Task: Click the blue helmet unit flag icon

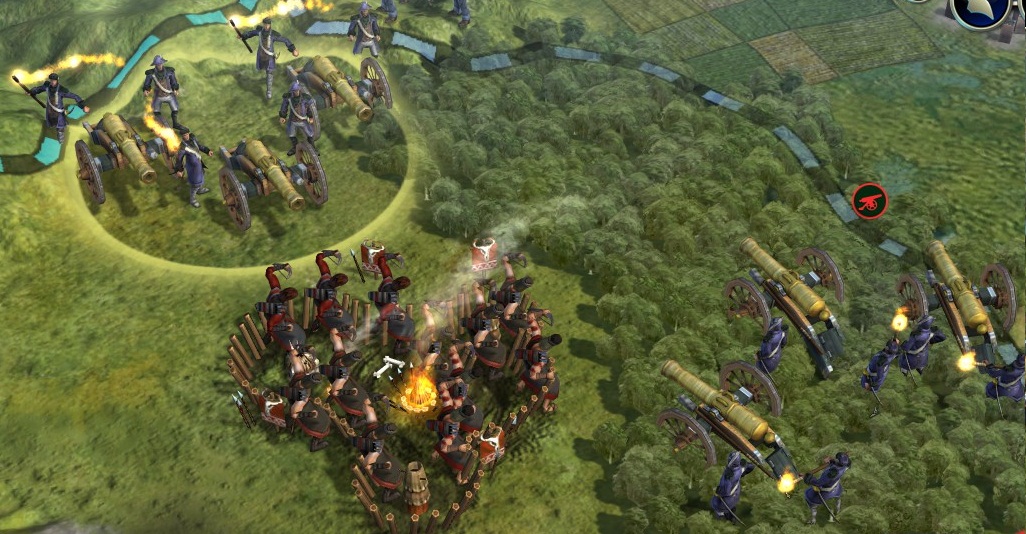Action: click(980, 12)
